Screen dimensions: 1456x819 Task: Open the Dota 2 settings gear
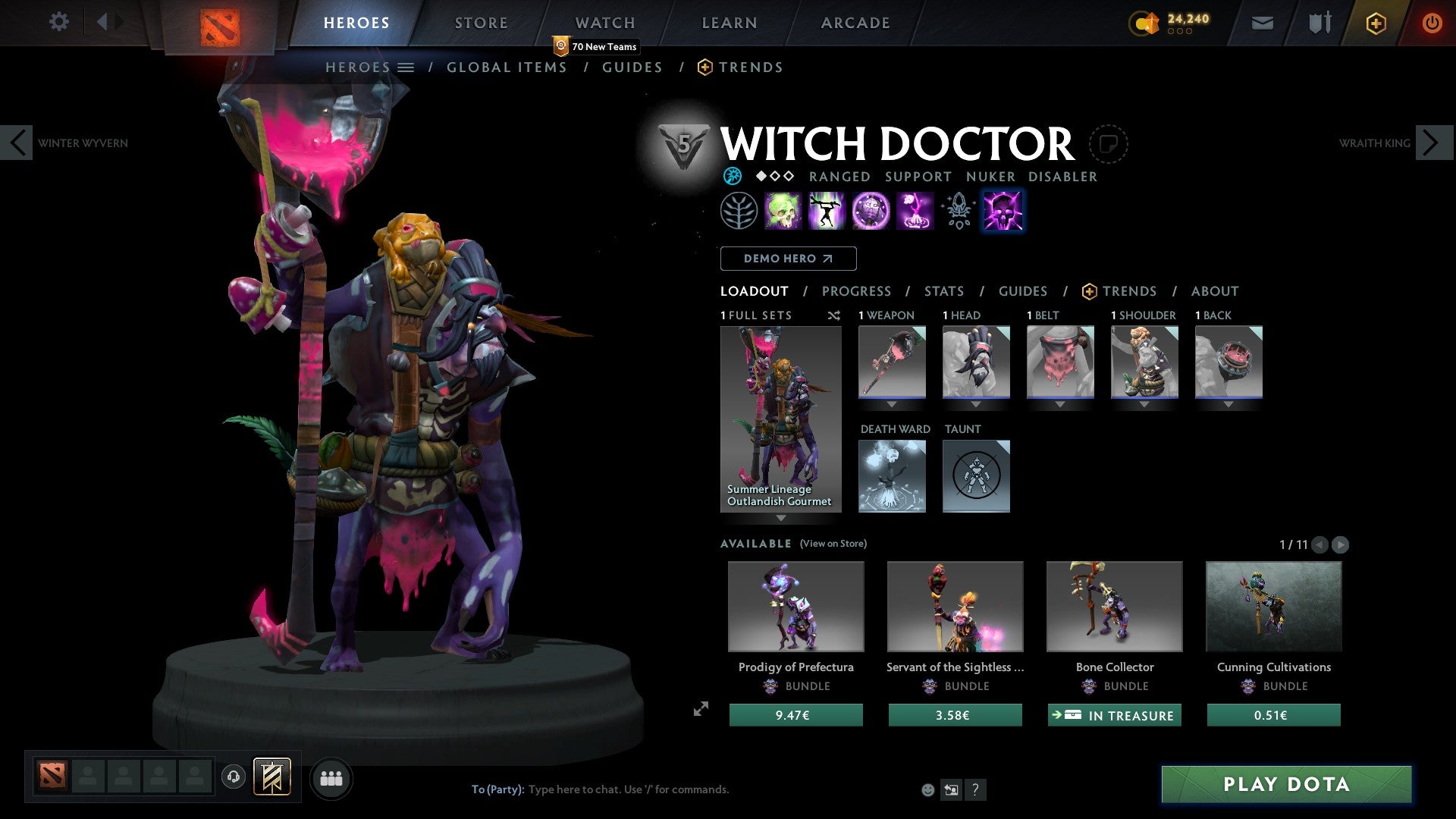pyautogui.click(x=58, y=22)
